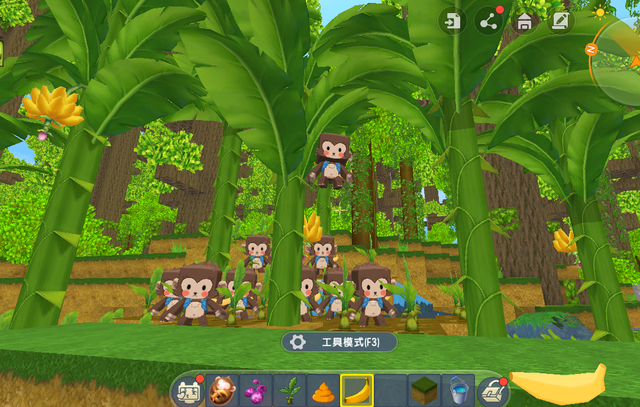Viewport: 640px width, 407px height.
Task: Click the exit door icon
Action: pyautogui.click(x=455, y=22)
